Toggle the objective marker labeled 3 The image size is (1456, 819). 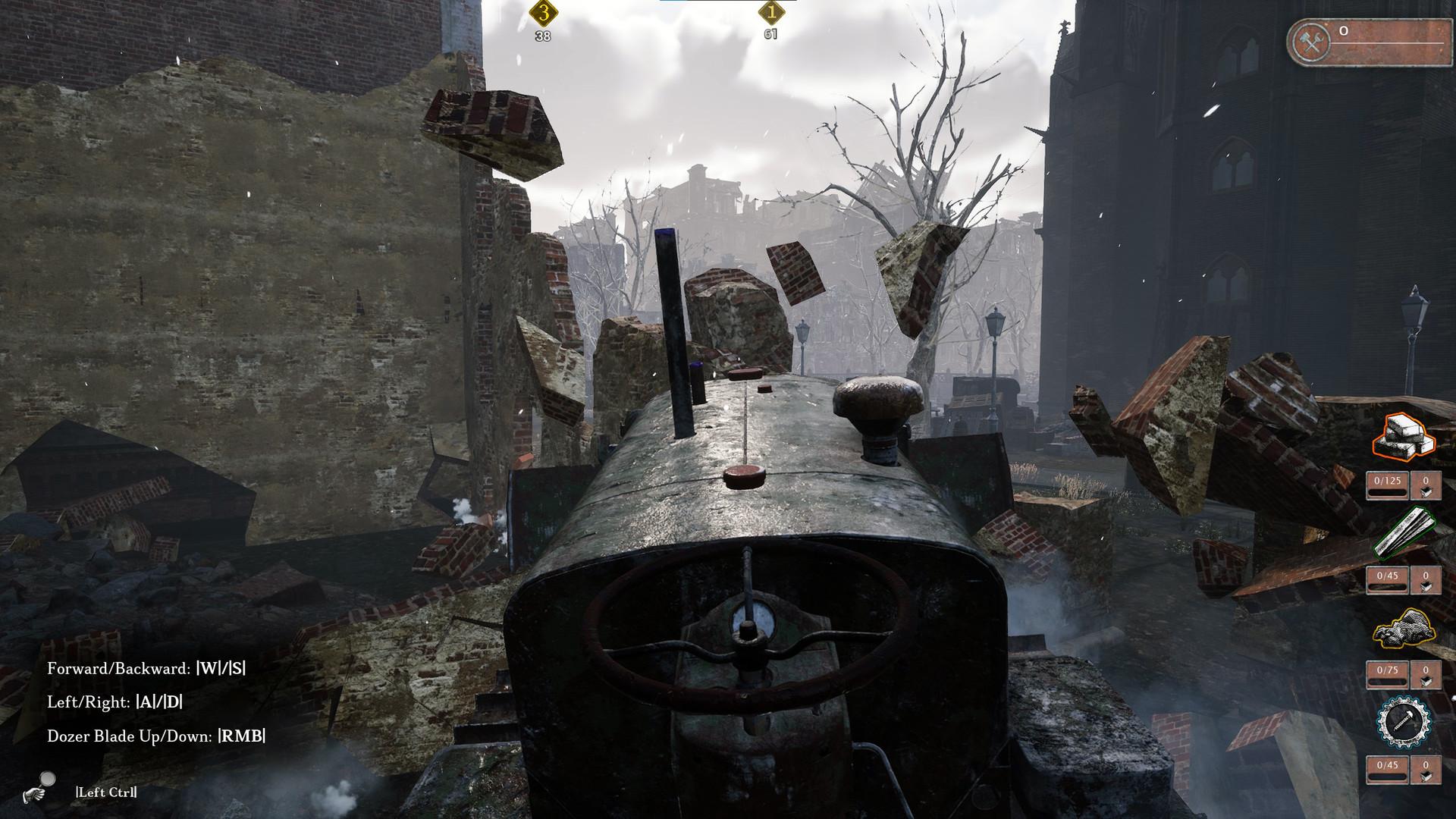pos(543,14)
